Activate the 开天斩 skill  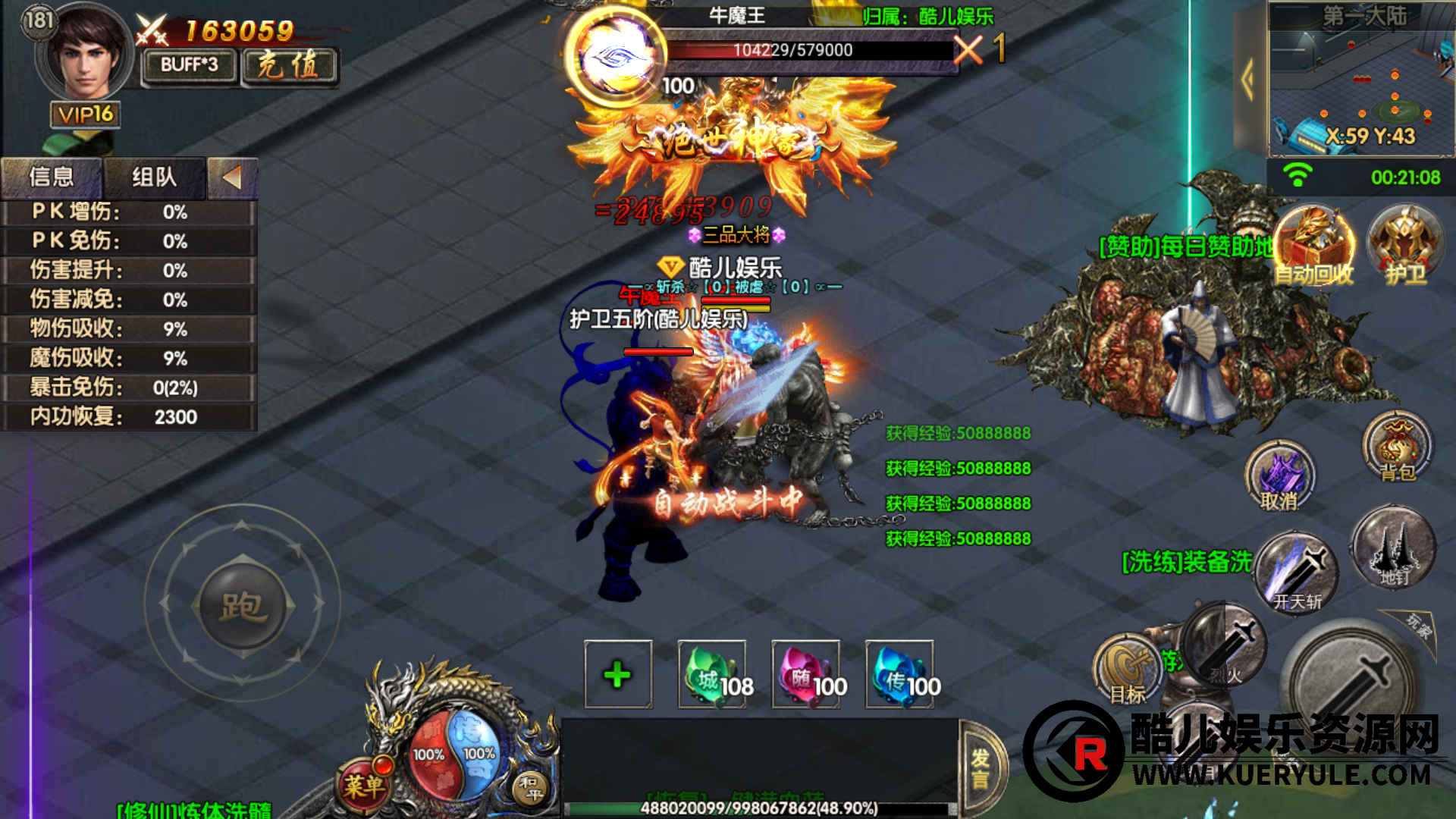(1297, 573)
